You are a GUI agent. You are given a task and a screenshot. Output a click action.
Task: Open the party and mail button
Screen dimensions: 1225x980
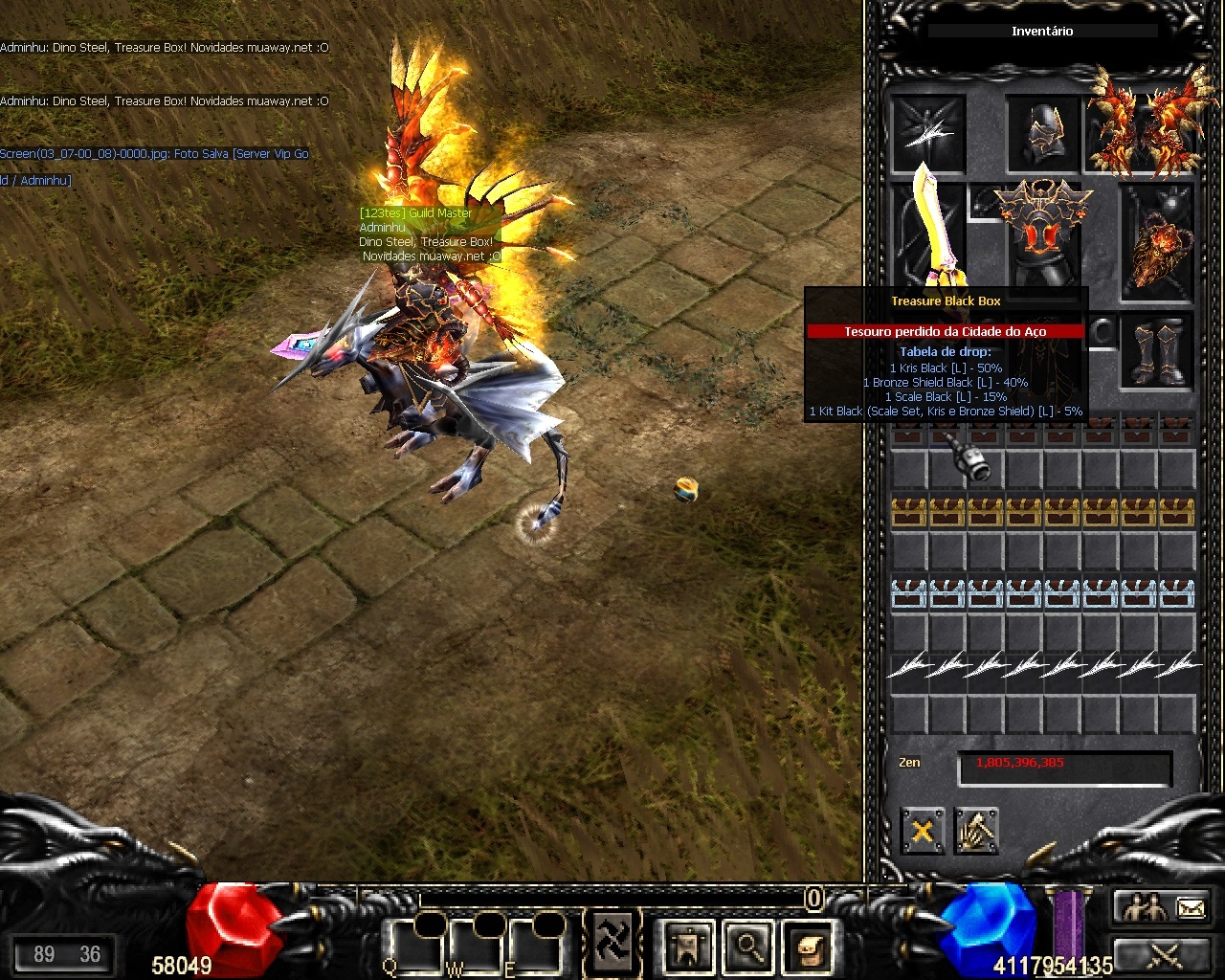click(x=1165, y=906)
